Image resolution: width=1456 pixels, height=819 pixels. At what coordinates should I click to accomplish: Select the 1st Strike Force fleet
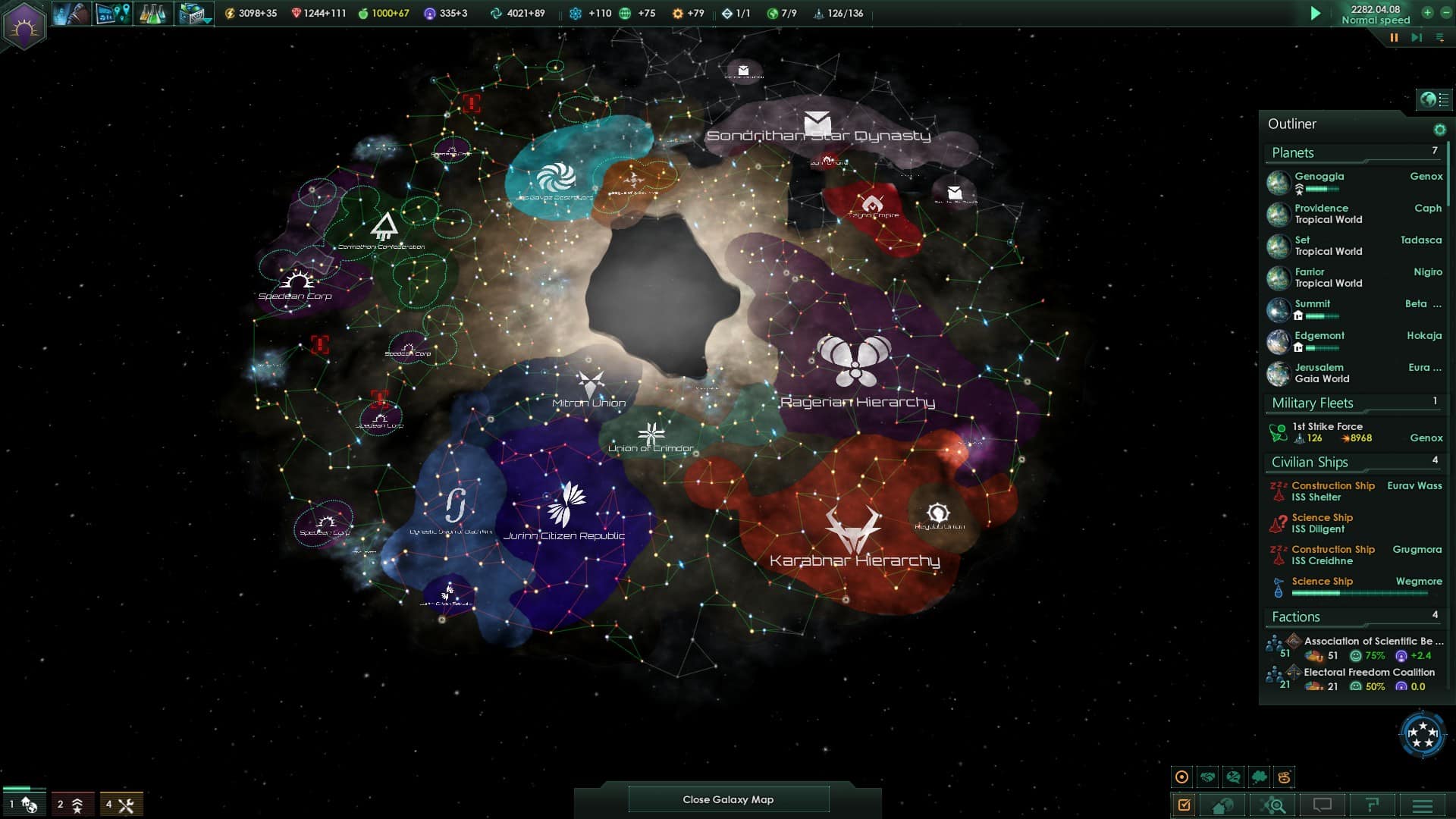point(1329,426)
